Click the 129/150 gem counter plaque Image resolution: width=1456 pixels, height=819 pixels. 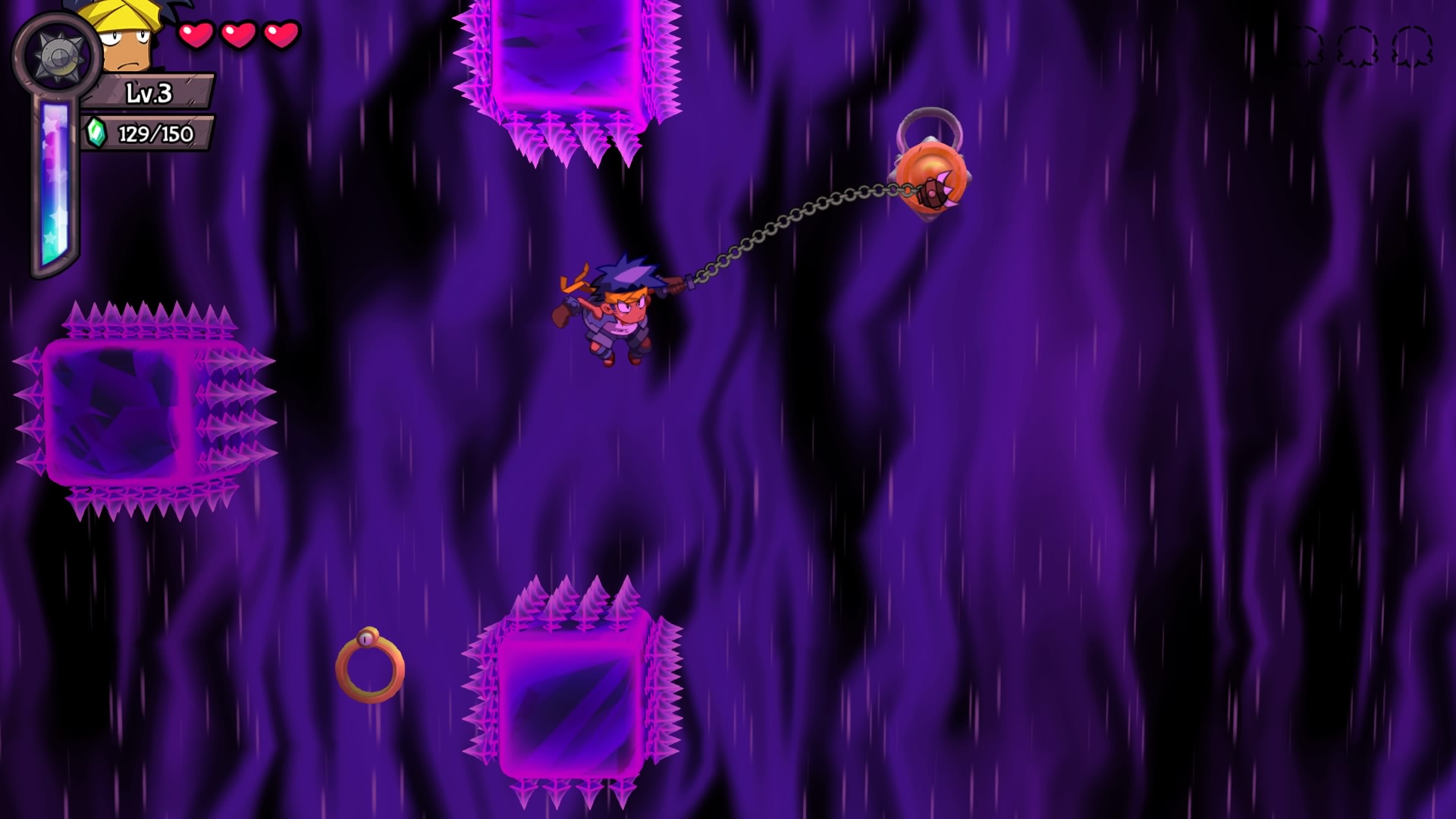pyautogui.click(x=155, y=135)
